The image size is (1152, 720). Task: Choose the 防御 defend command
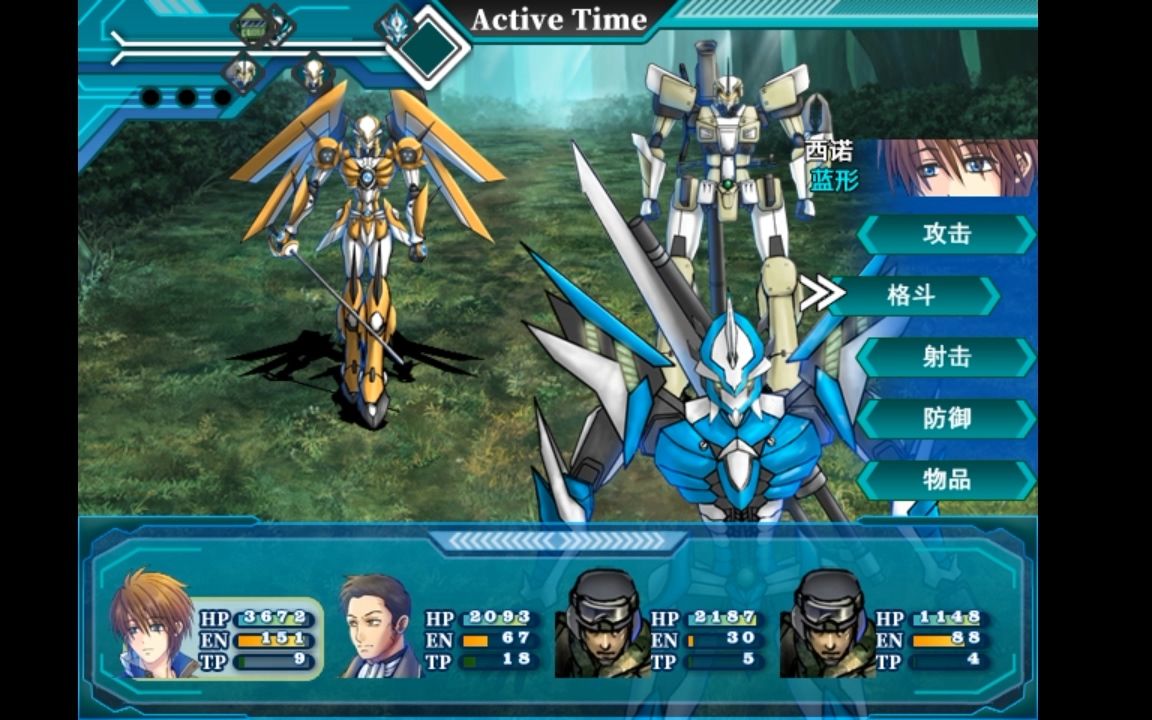(946, 419)
